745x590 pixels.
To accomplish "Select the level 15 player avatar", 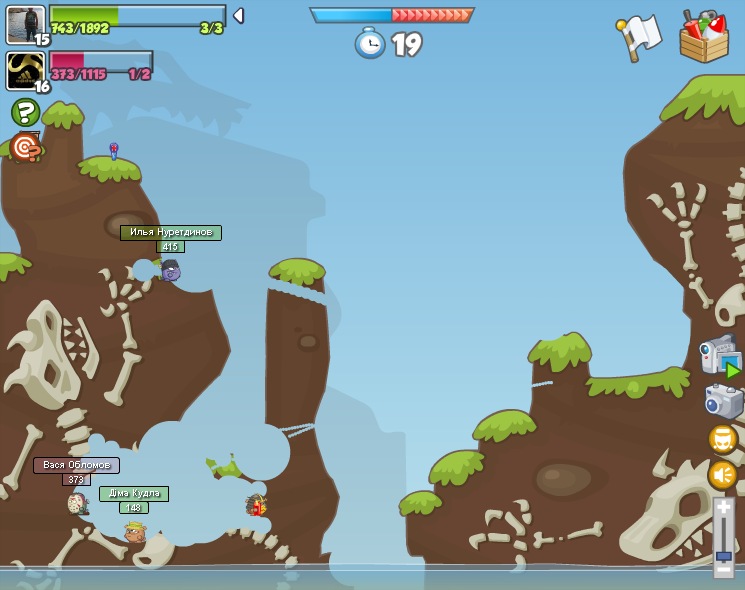I will click(25, 25).
